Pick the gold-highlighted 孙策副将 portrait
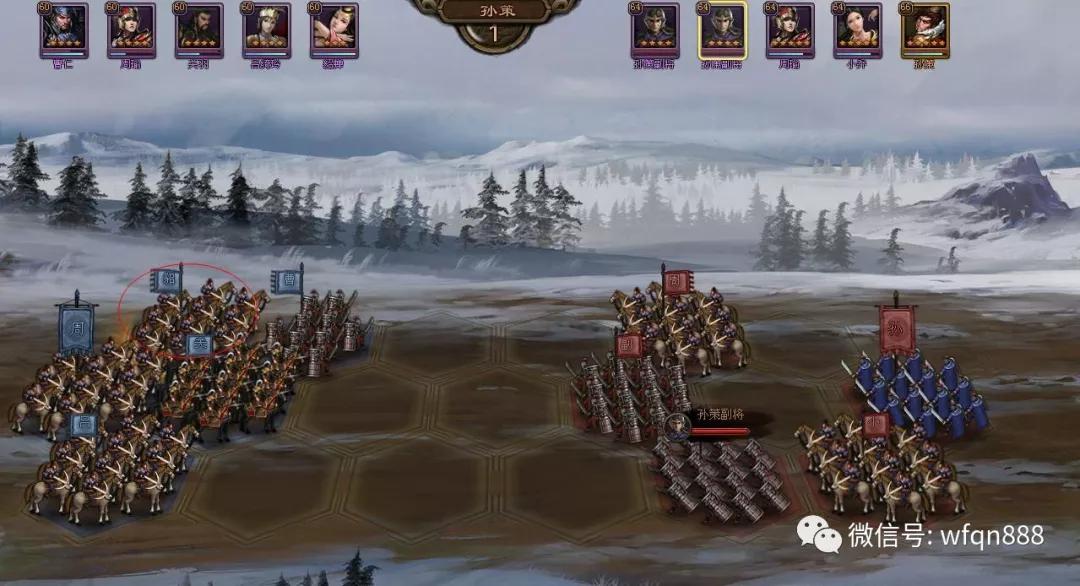Screen dimensions: 1080x586 click(722, 28)
